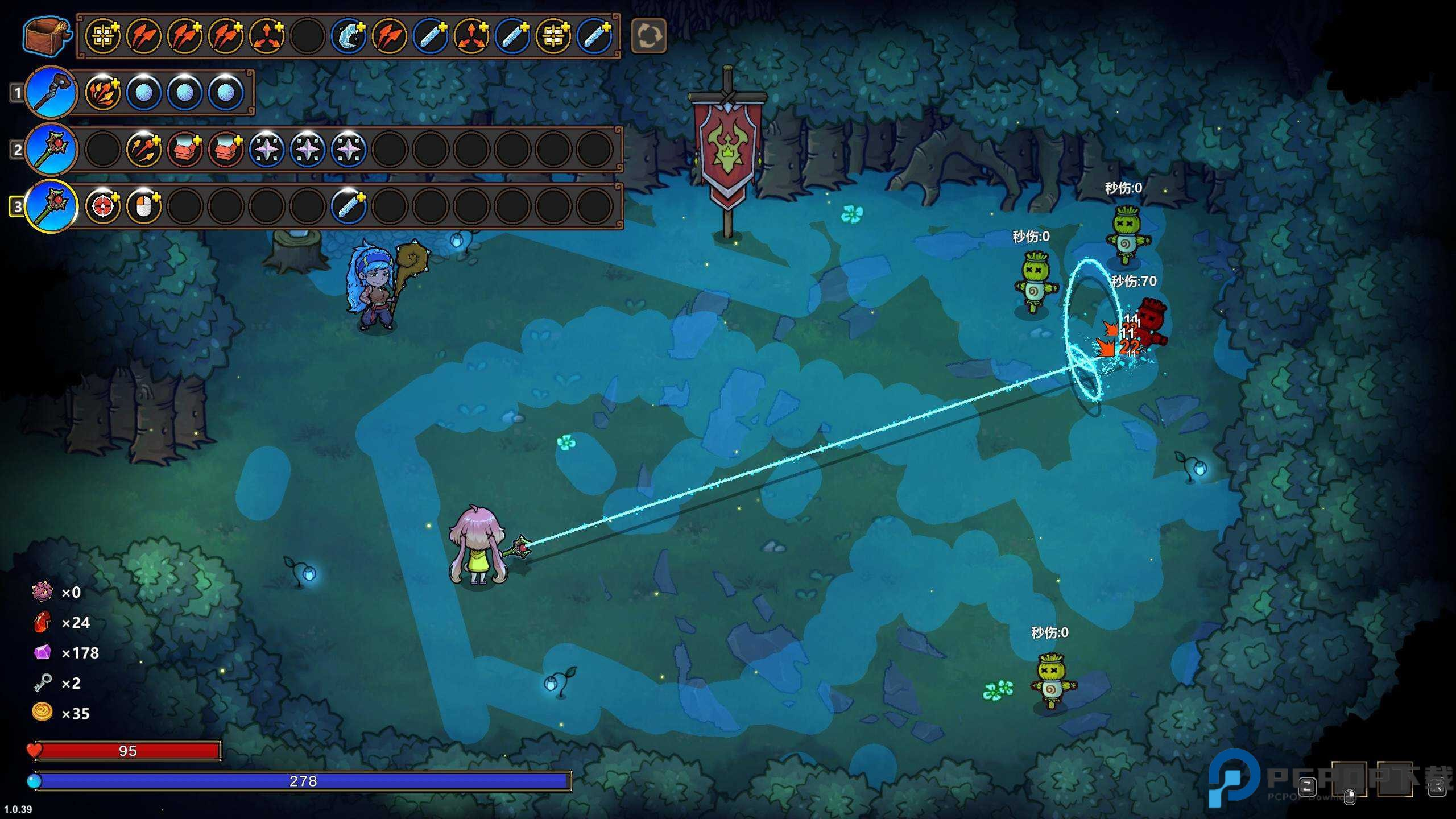Select the highlighted wand numbered 3

51,205
